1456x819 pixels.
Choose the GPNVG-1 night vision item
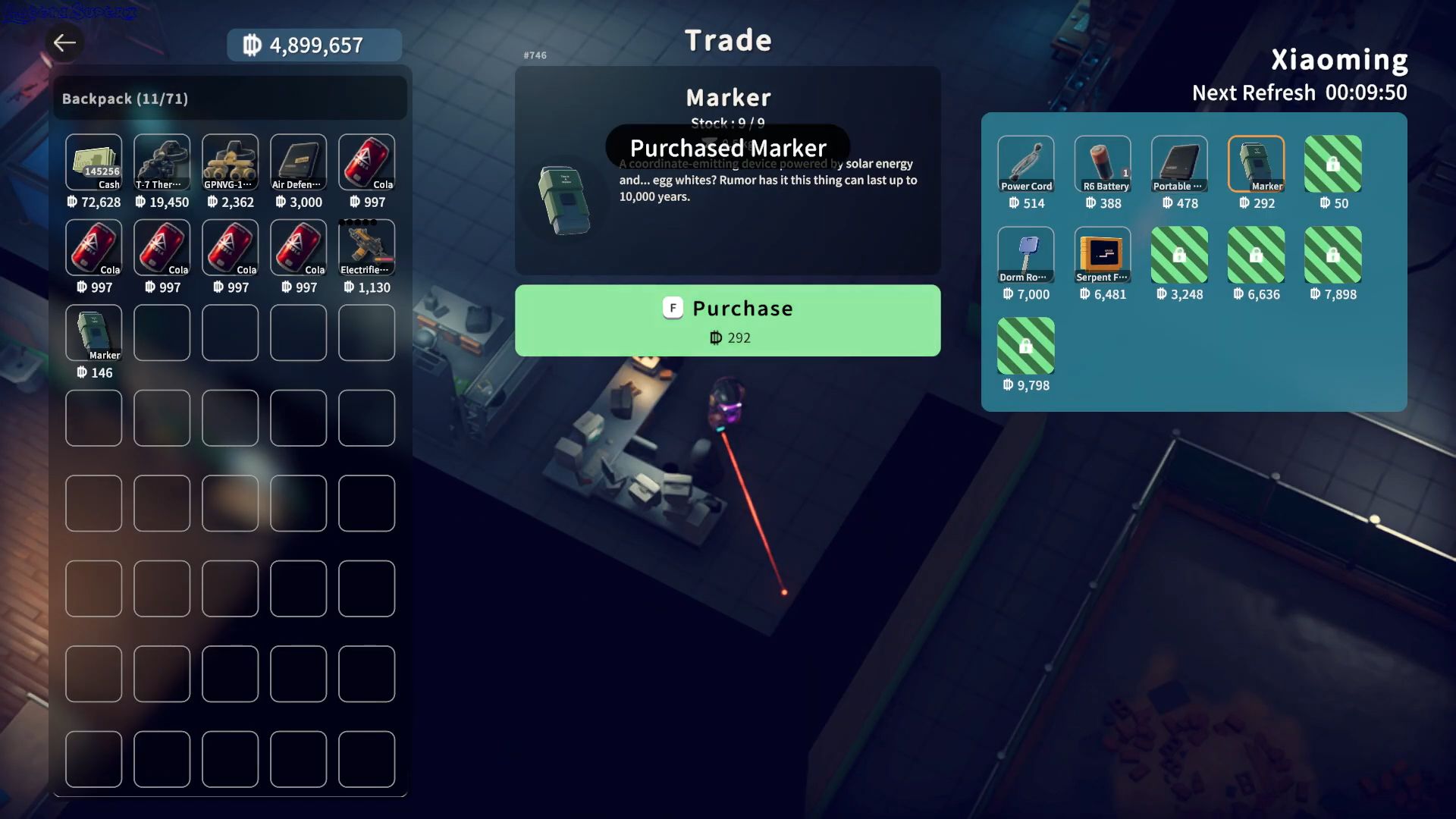[x=230, y=162]
